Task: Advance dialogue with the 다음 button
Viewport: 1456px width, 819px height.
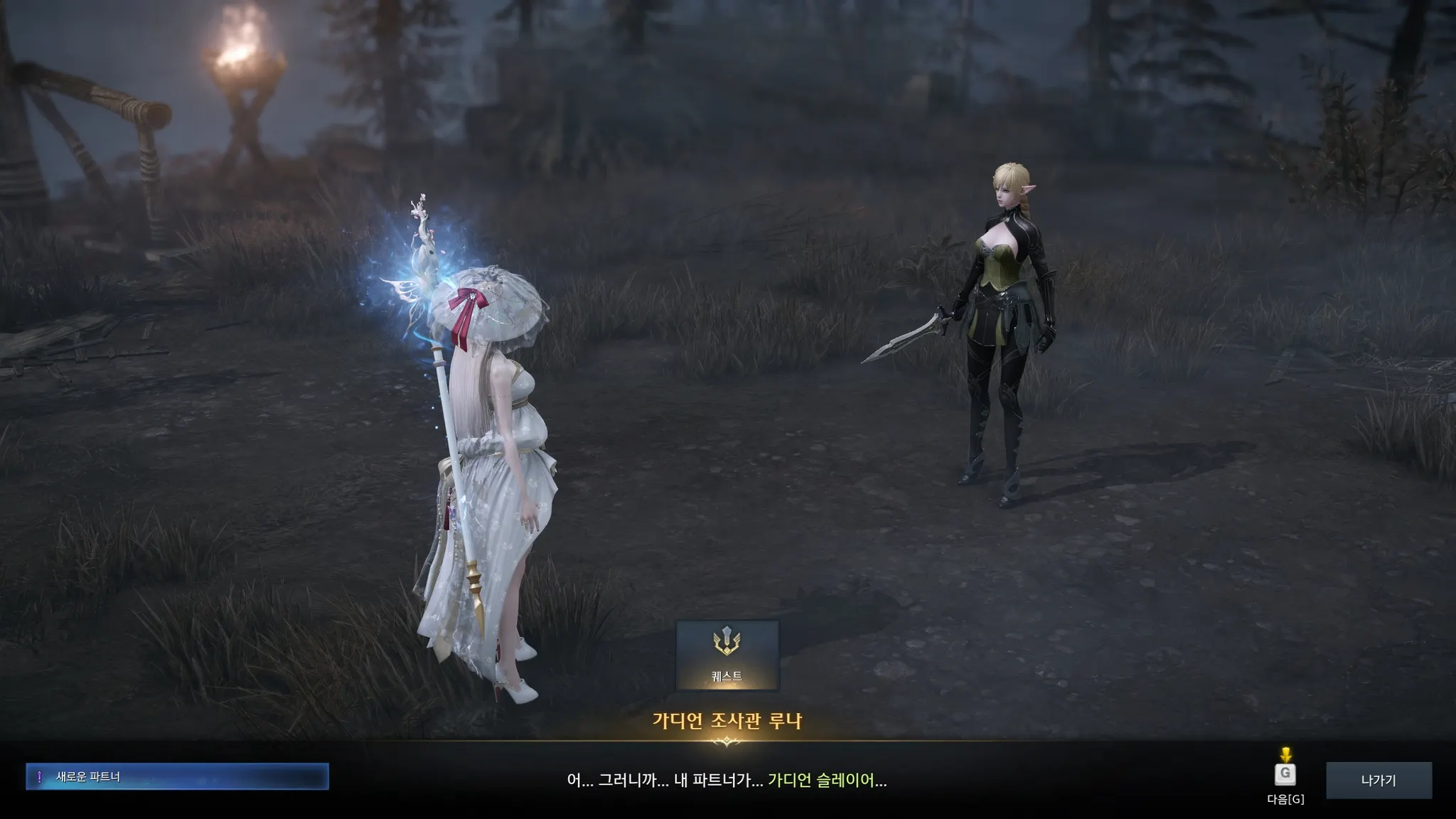Action: point(1285,775)
